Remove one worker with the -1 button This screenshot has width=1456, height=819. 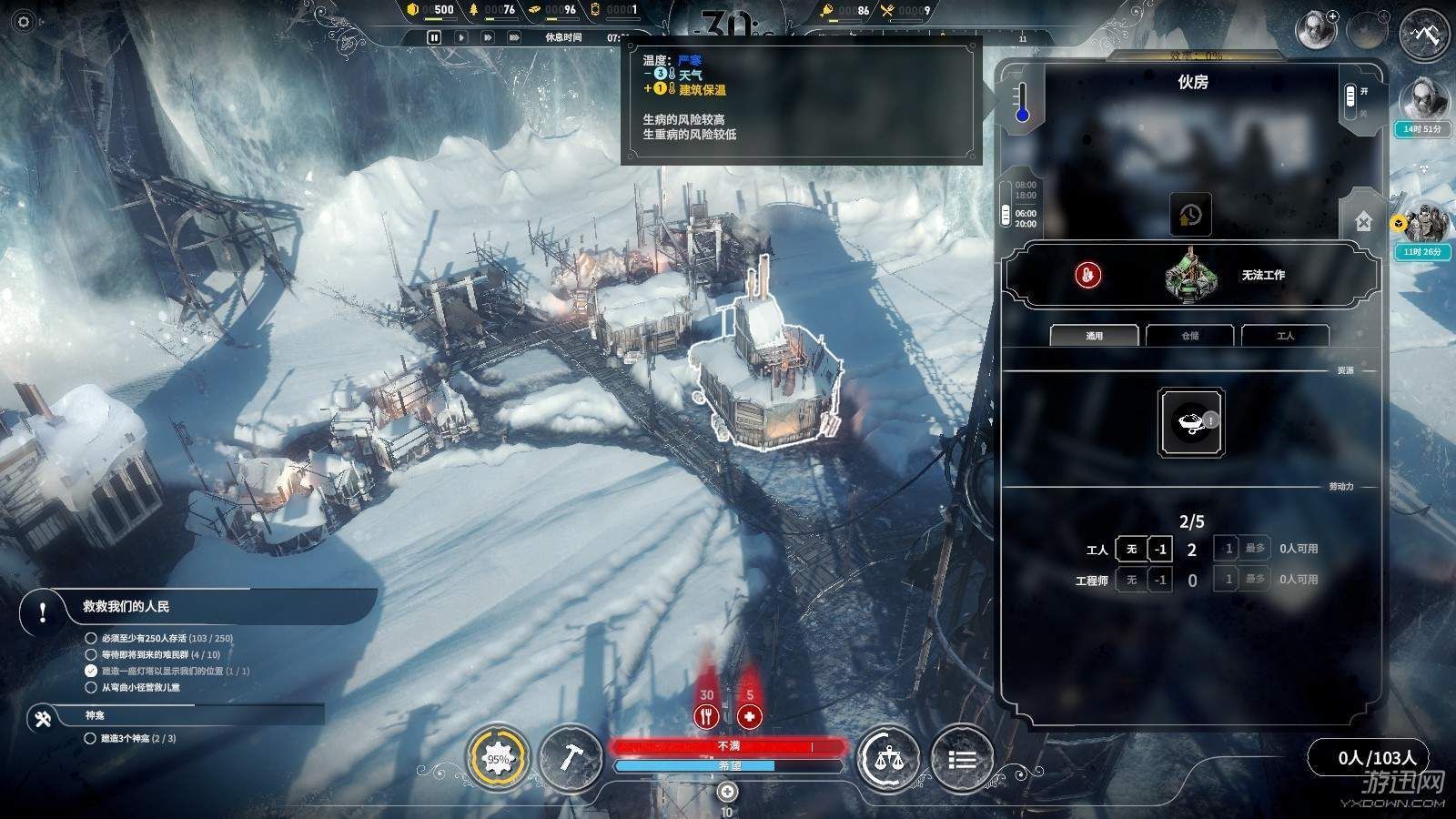coord(1160,549)
